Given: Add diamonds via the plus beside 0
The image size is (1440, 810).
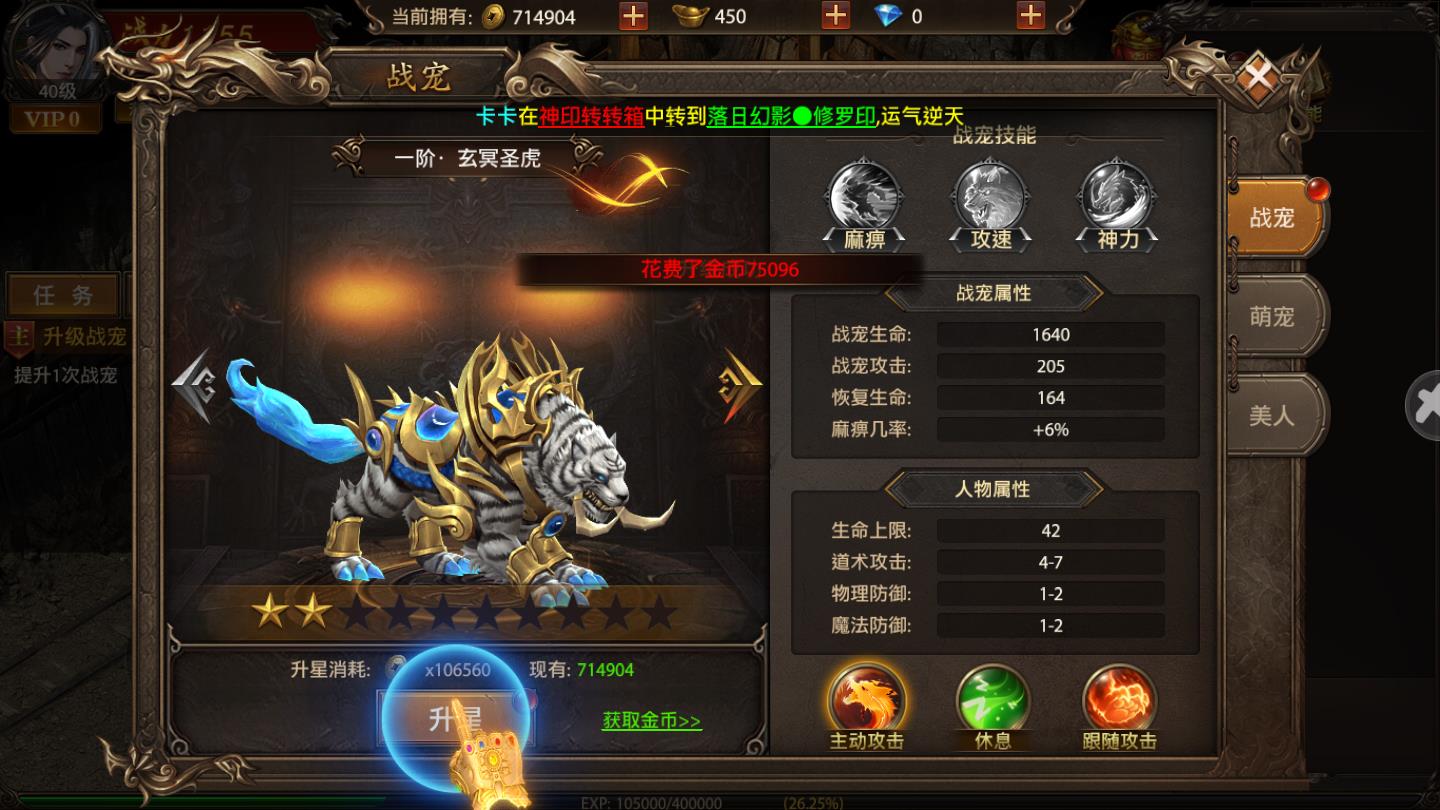Looking at the screenshot, I should point(1029,16).
